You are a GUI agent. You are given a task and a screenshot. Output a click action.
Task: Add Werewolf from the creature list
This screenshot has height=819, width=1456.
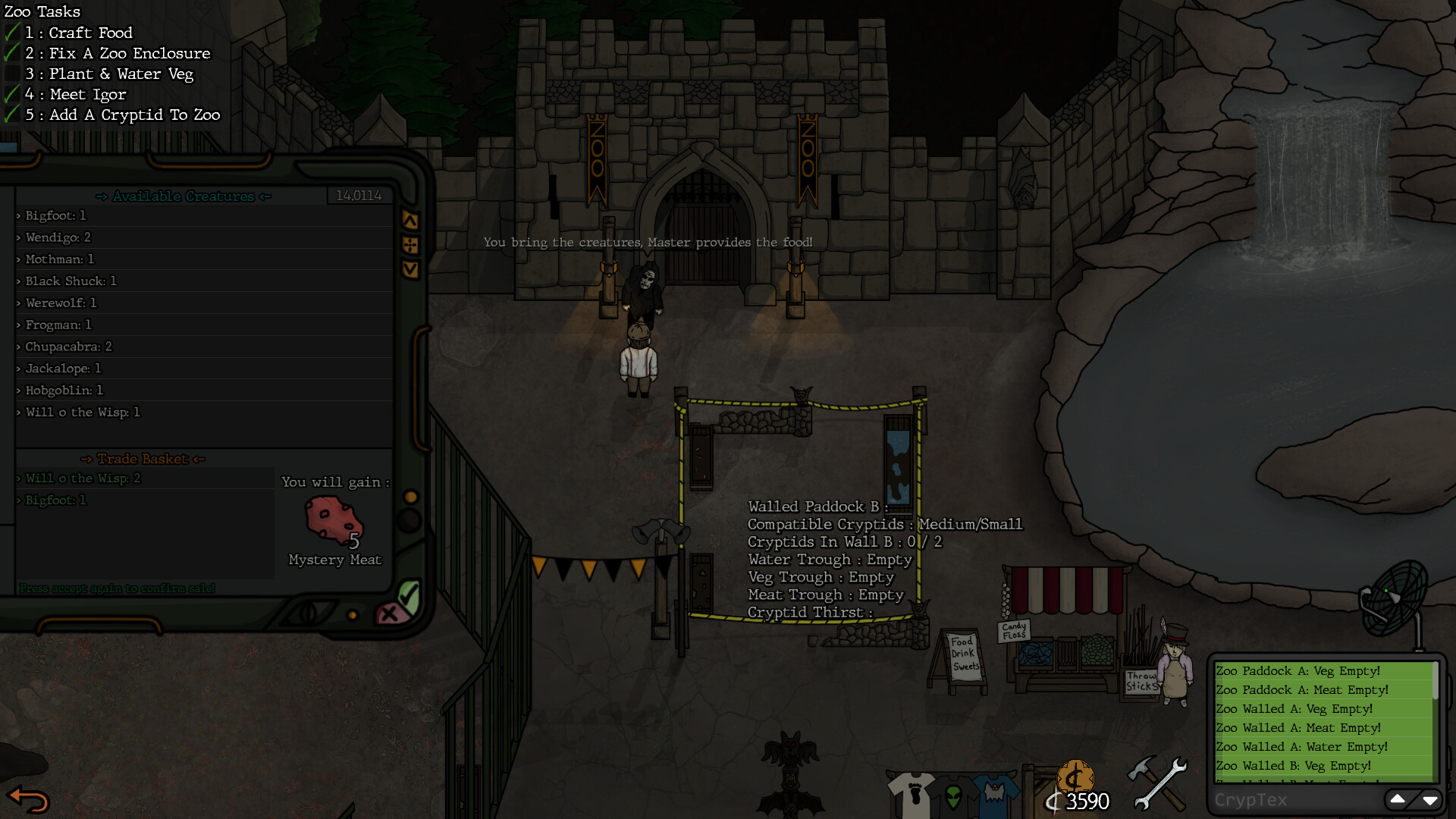pyautogui.click(x=61, y=303)
